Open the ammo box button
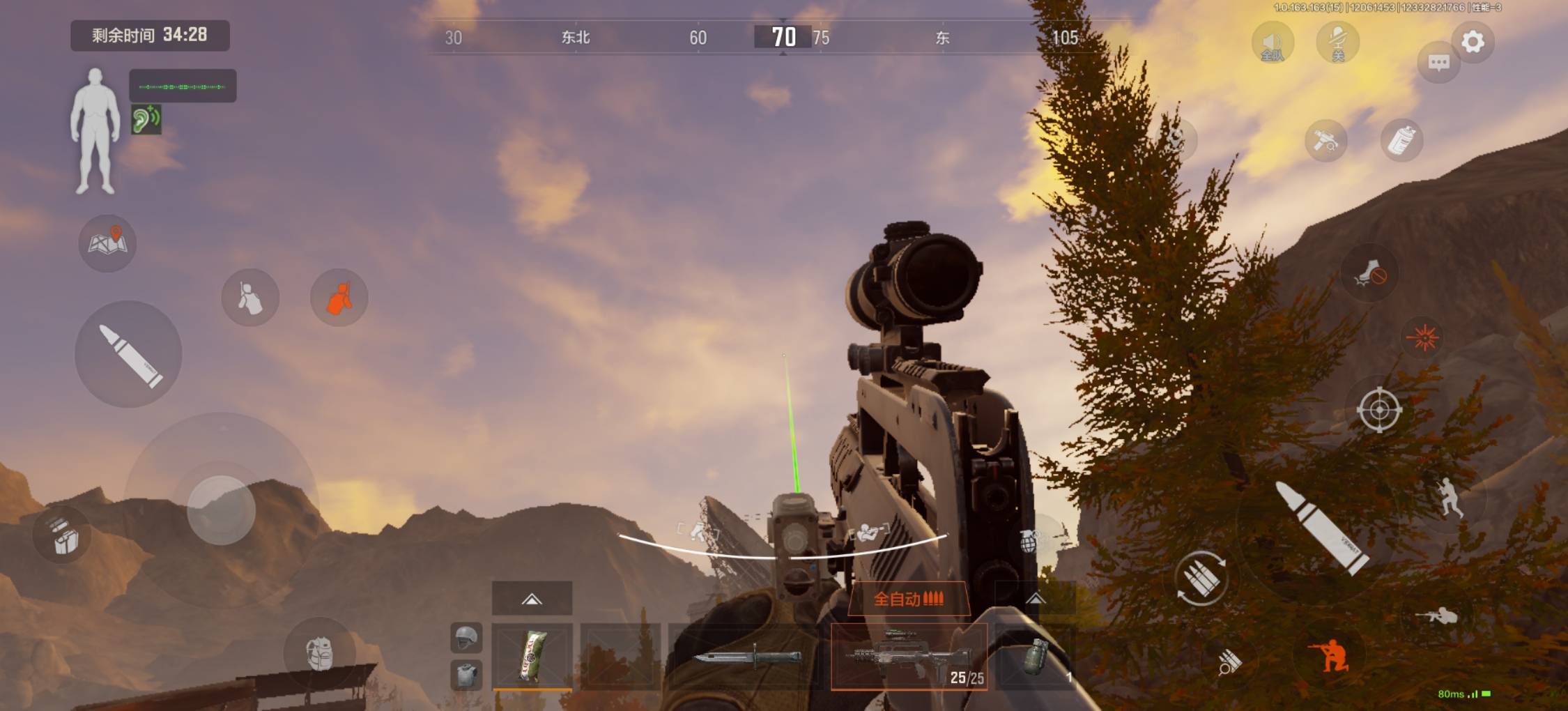 (64, 536)
